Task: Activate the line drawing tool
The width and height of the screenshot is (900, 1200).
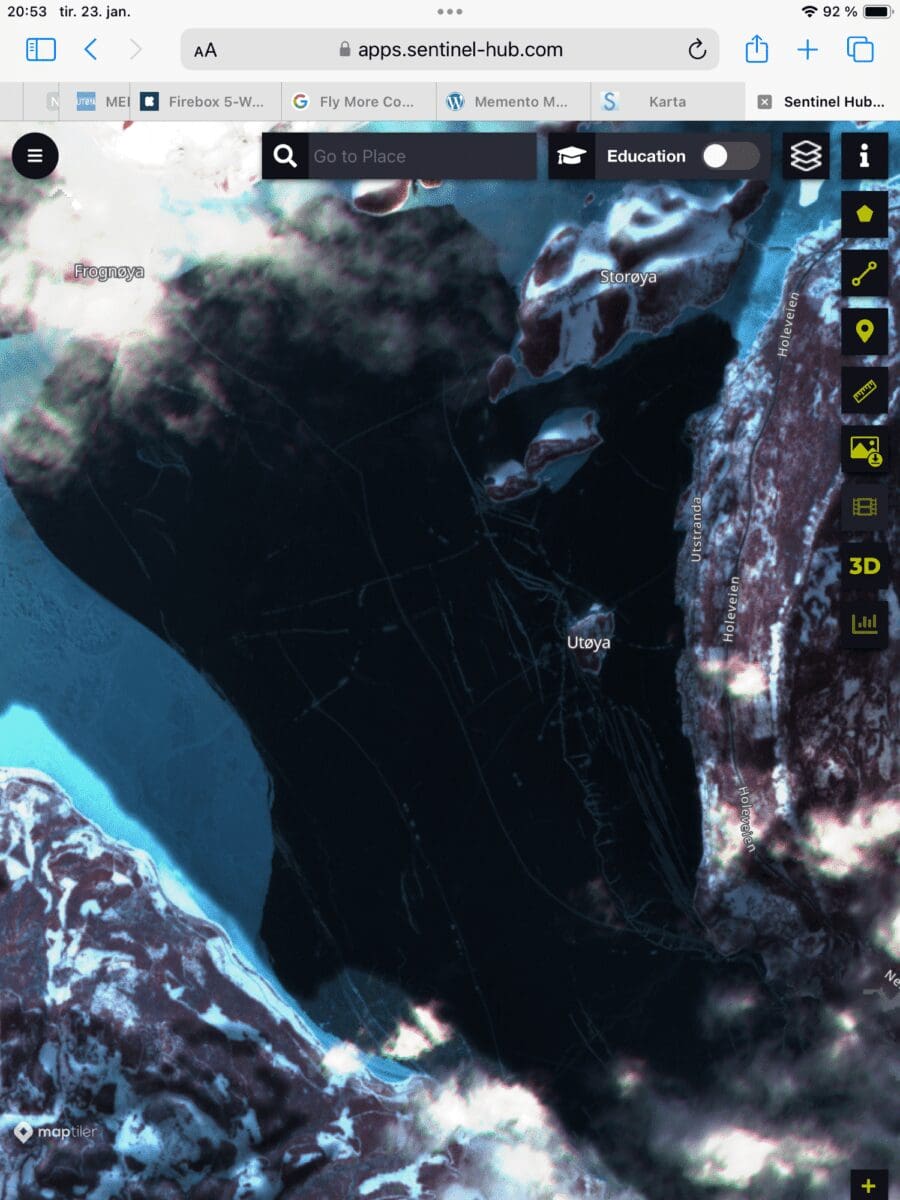Action: click(864, 273)
